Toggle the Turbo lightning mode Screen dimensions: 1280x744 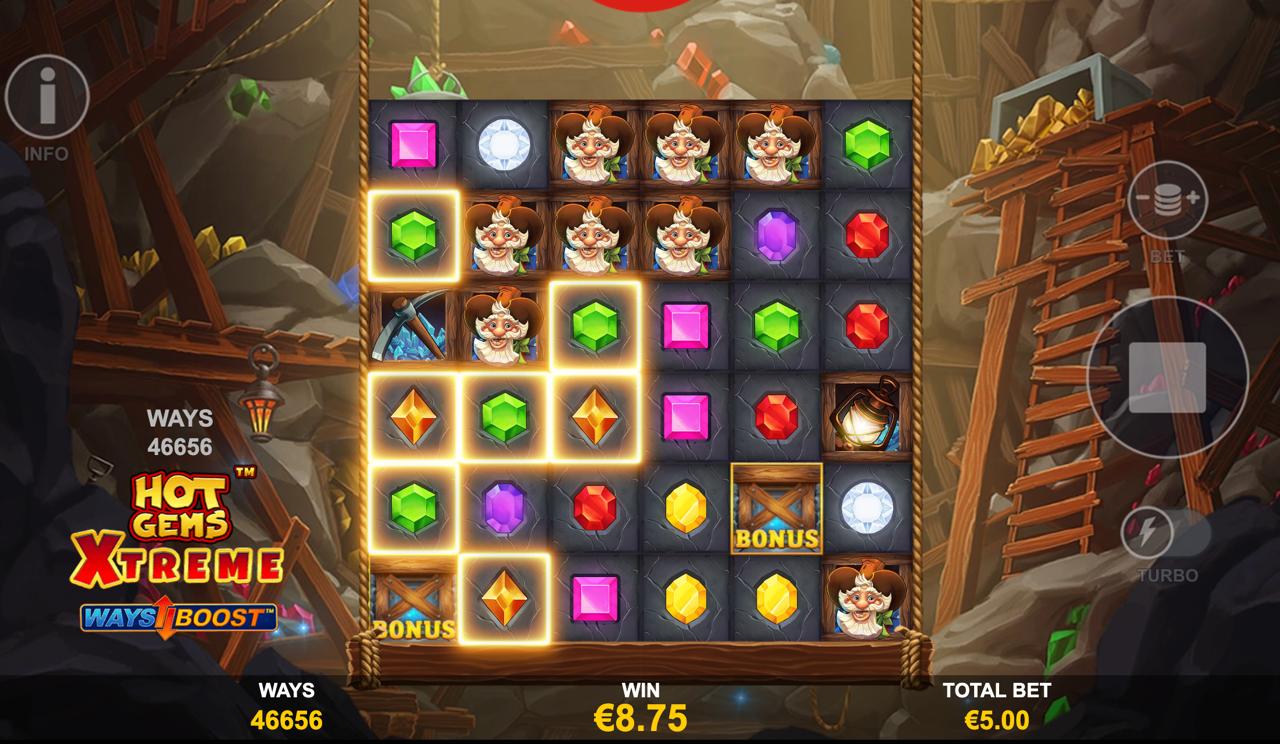point(1147,533)
